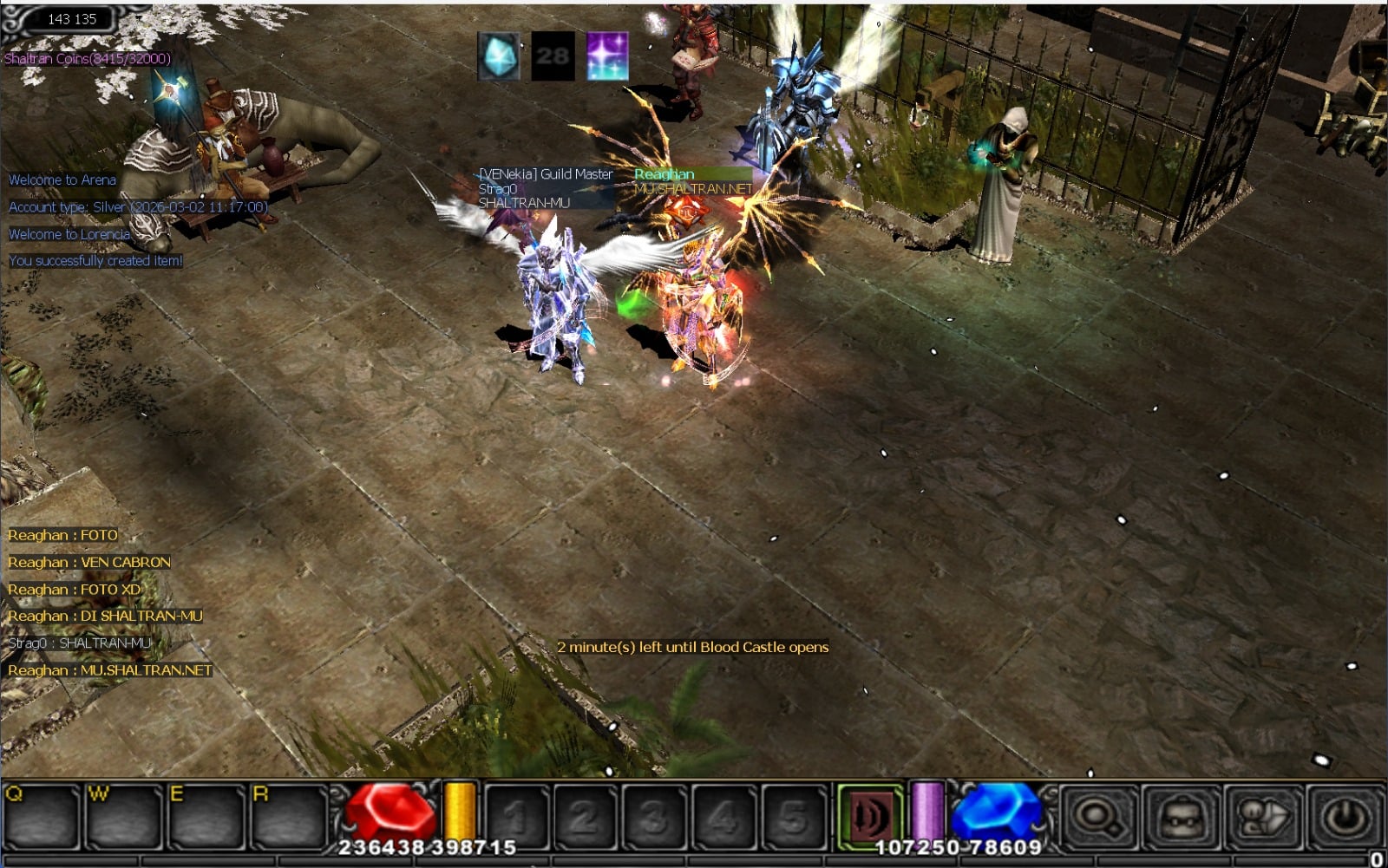Open the character info helmet icon

pyautogui.click(x=1262, y=815)
